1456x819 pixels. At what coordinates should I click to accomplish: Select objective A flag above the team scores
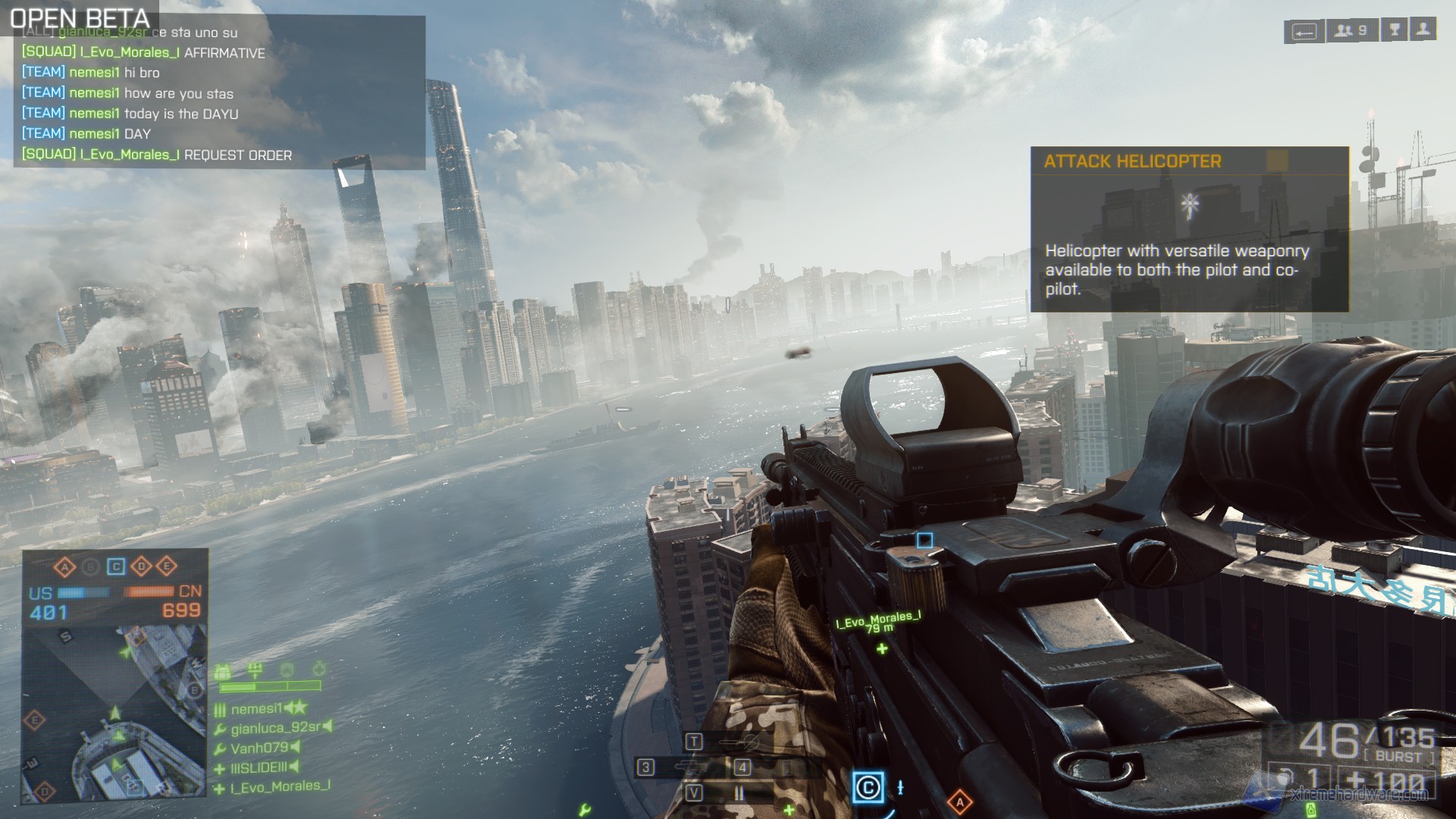(65, 566)
